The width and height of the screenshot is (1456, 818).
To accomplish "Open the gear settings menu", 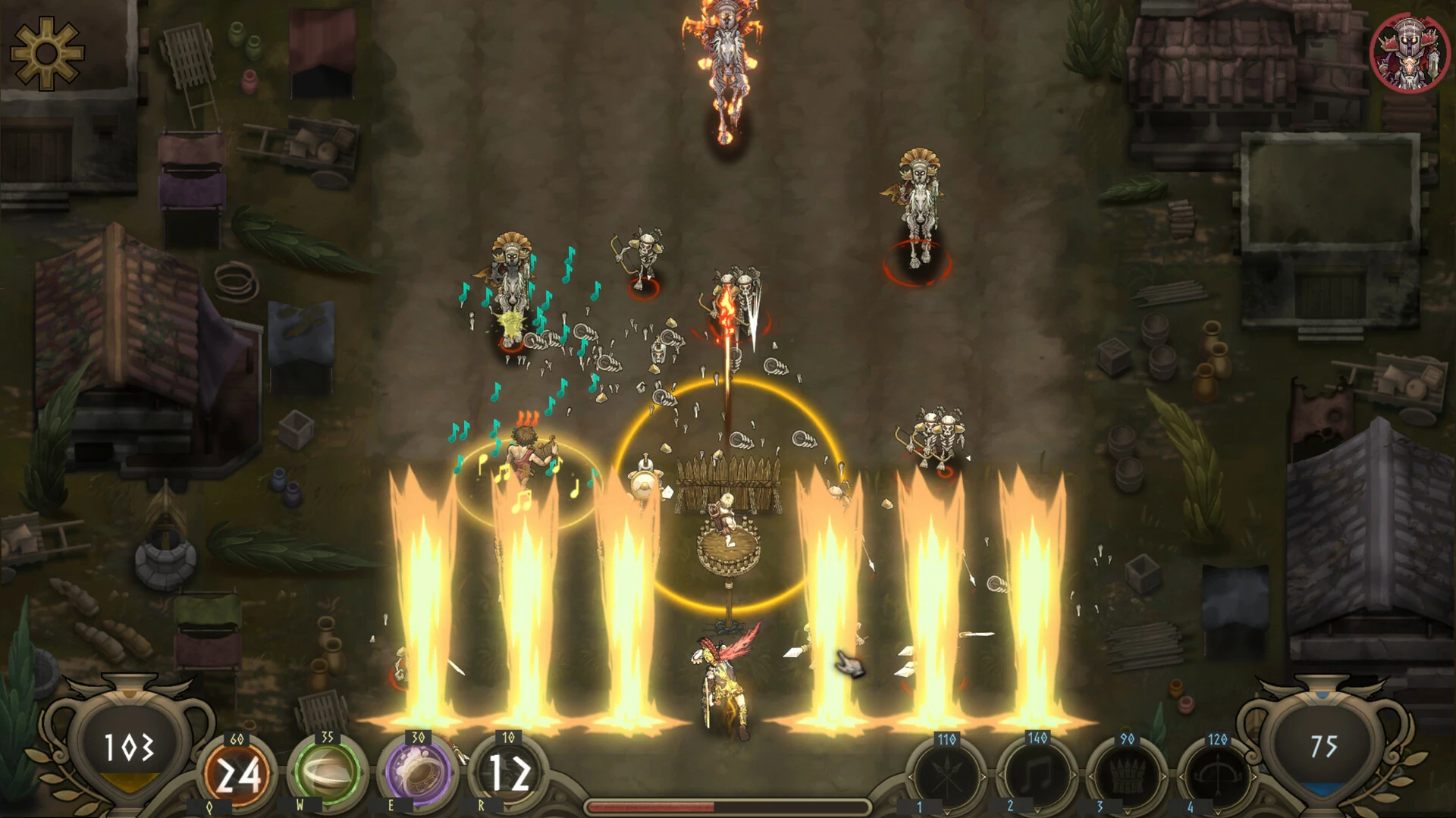I will tap(45, 53).
